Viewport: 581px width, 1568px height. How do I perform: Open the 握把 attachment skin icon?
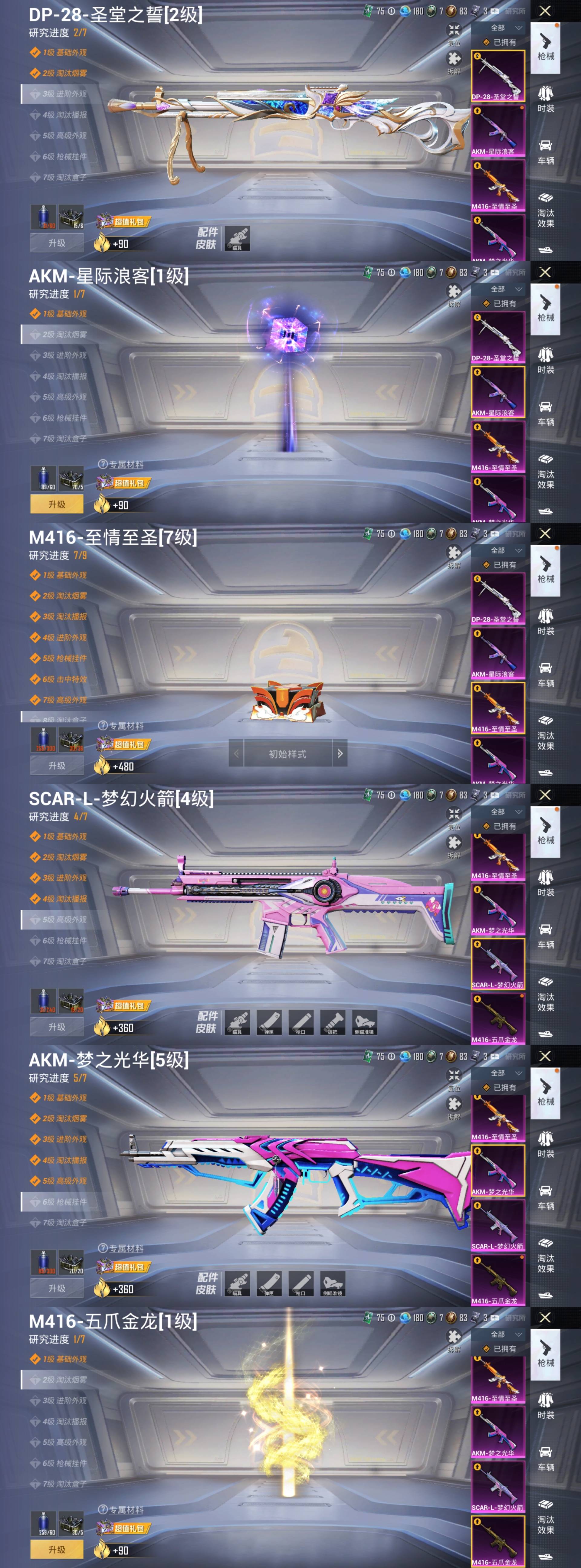coord(333,1023)
